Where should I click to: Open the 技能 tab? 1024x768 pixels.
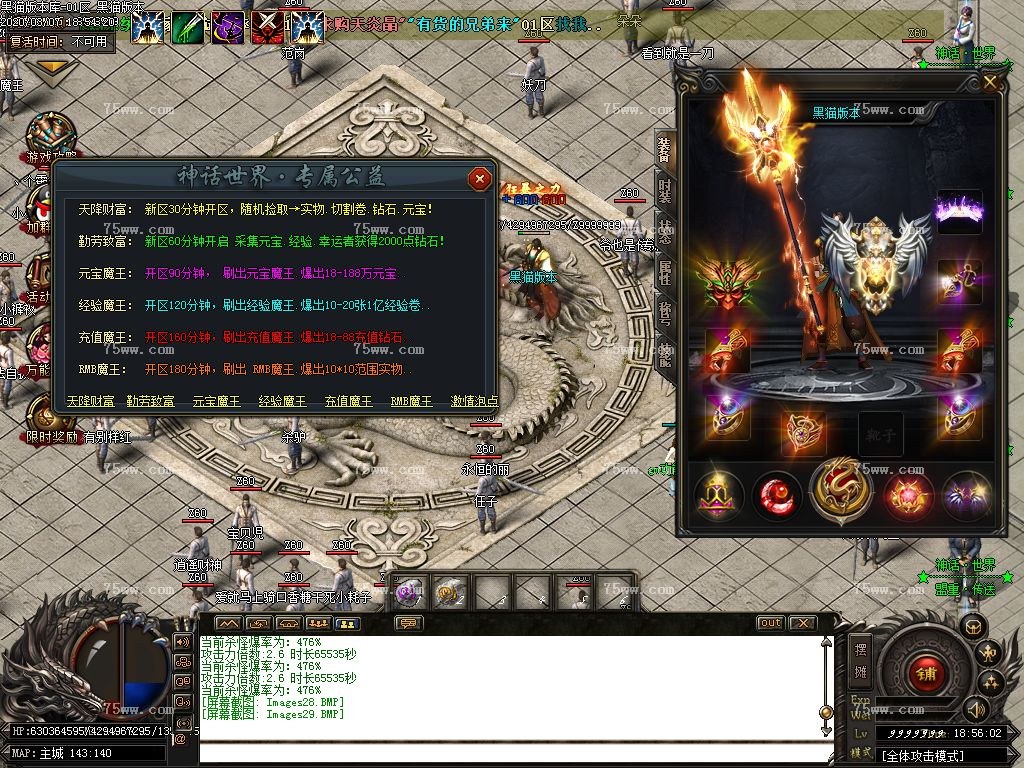(x=664, y=350)
